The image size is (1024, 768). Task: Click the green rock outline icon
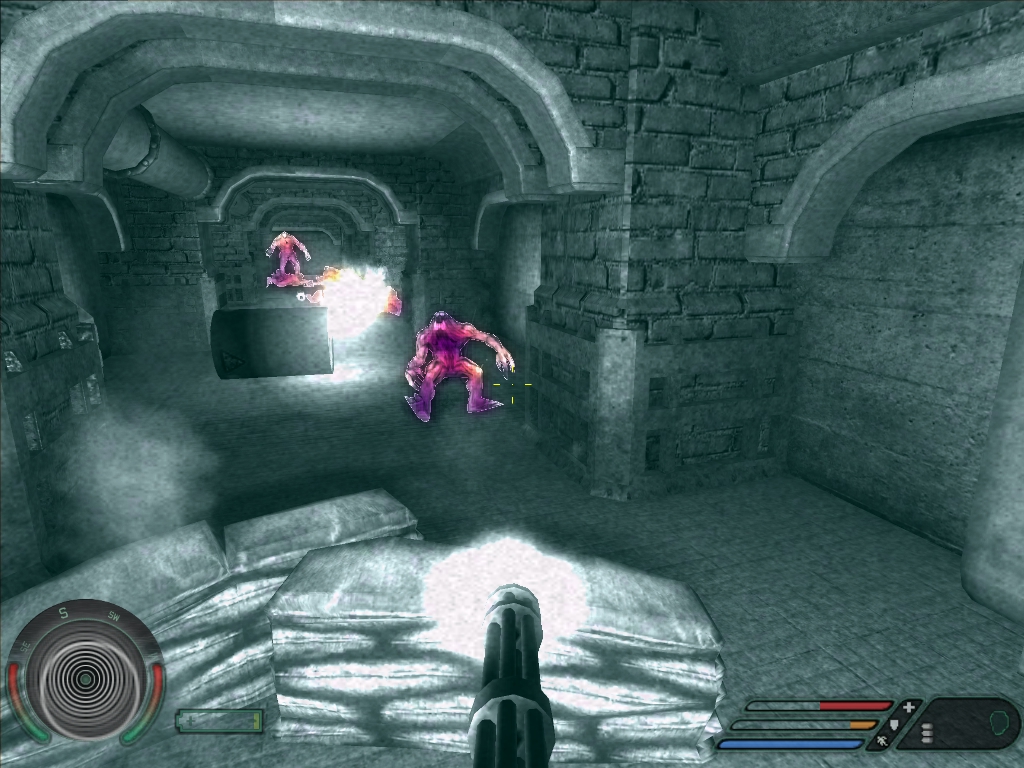click(997, 722)
